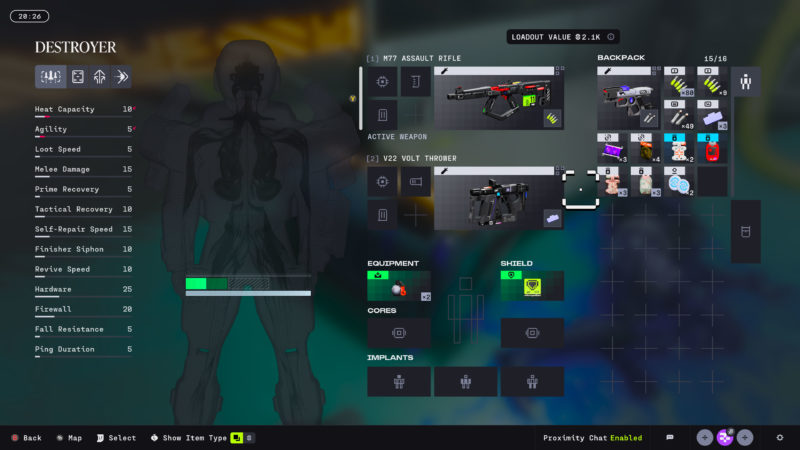800x450 pixels.
Task: Select the M77 rifle's scope mod slot
Action: [x=383, y=82]
